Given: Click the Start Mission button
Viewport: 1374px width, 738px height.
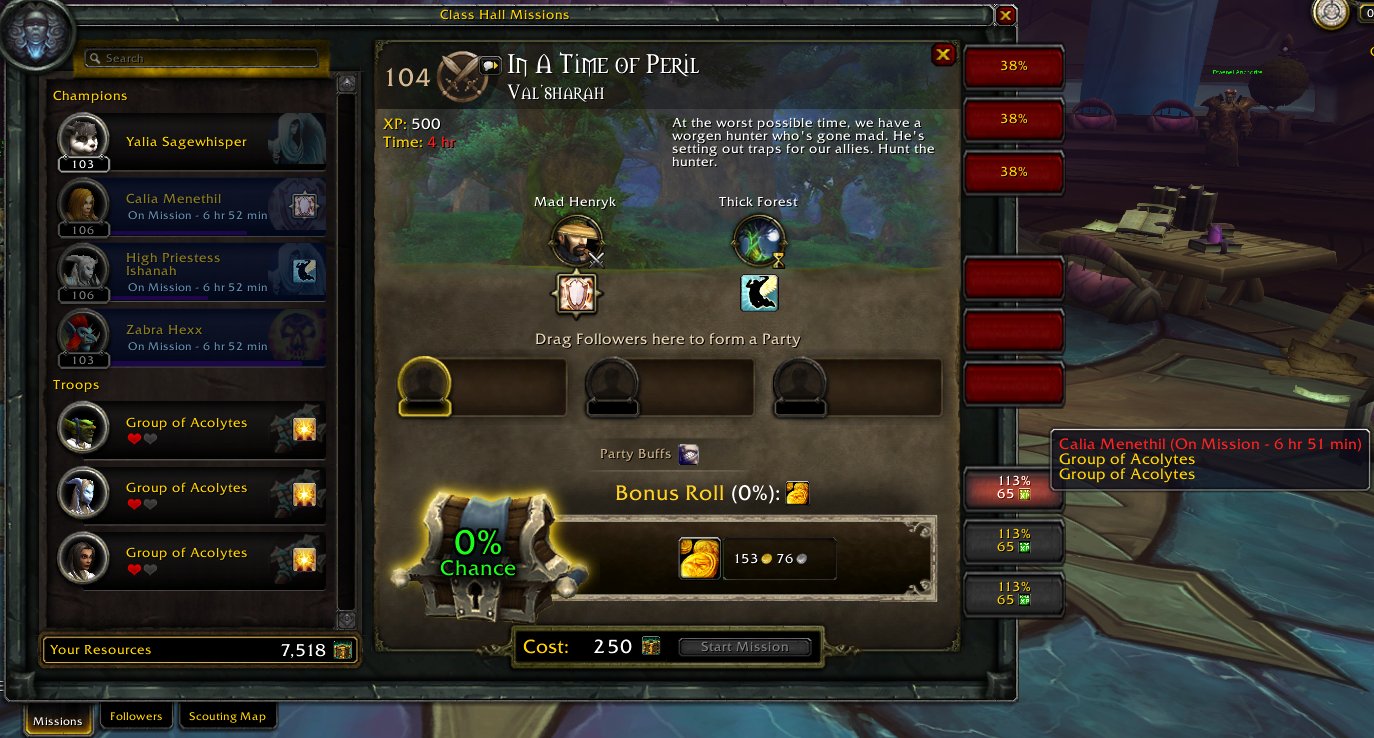Looking at the screenshot, I should click(x=744, y=647).
